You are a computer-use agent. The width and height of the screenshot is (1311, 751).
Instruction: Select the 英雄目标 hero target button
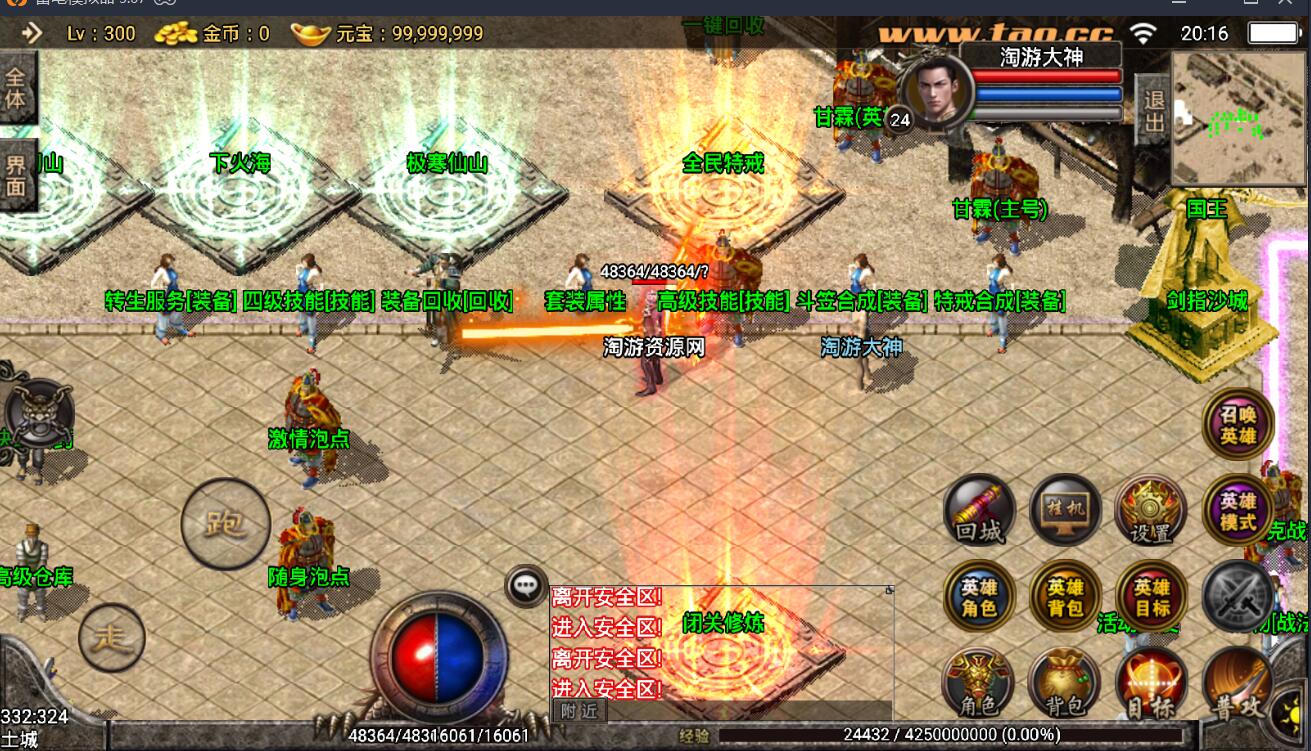pyautogui.click(x=1151, y=597)
